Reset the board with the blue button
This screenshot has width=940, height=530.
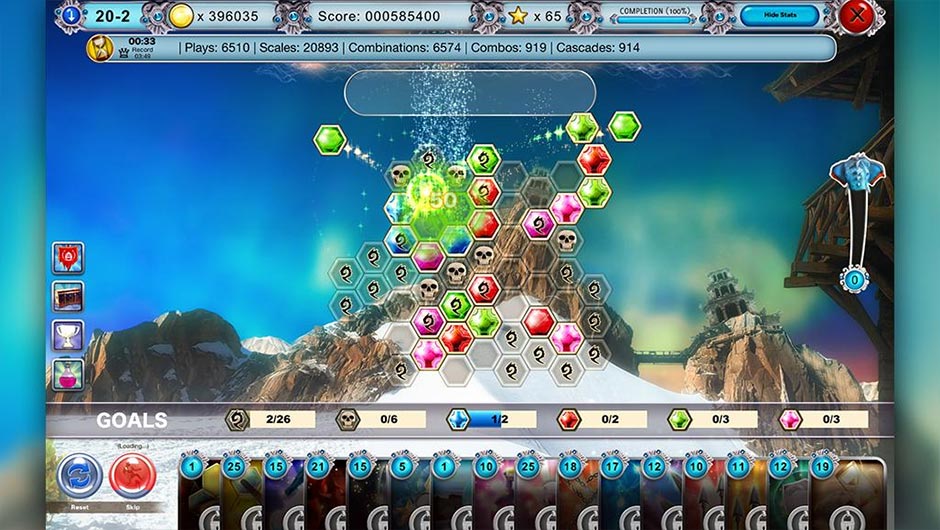[79, 475]
